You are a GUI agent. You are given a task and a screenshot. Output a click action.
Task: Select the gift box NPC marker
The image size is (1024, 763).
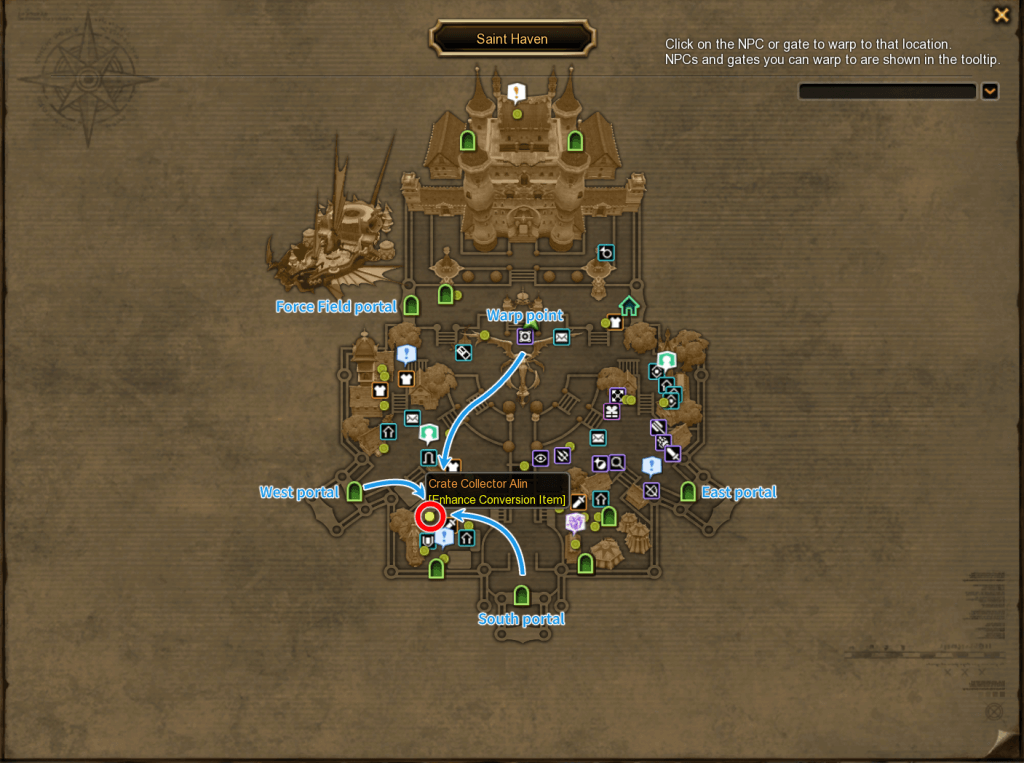click(612, 411)
